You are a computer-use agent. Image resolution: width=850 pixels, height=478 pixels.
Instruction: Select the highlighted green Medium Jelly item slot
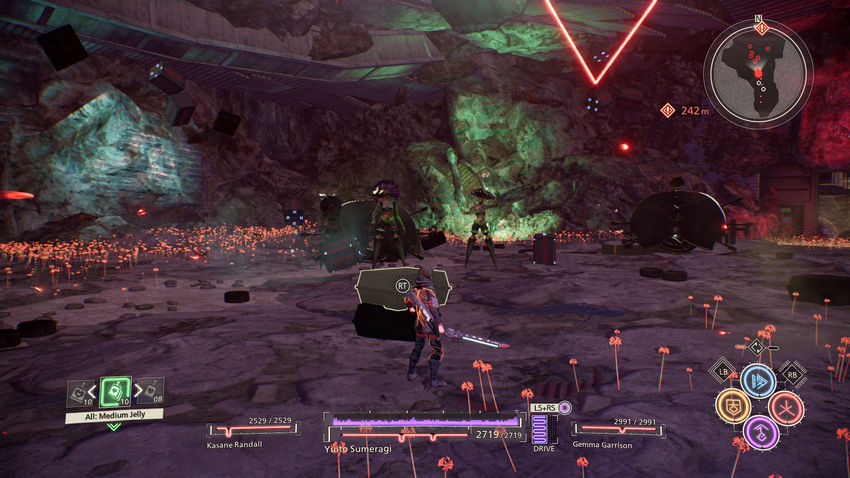click(115, 390)
